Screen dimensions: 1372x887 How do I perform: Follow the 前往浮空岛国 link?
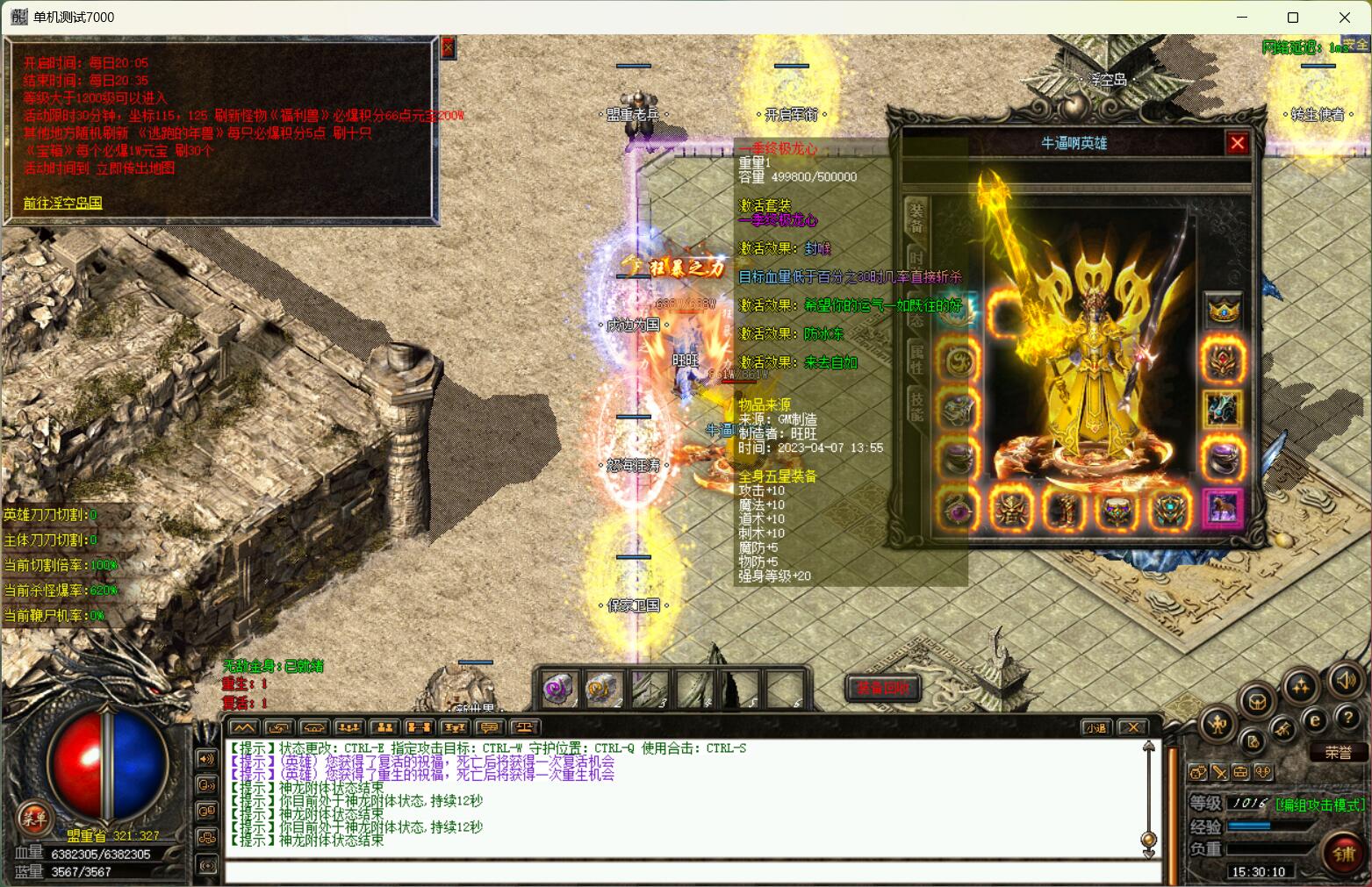click(62, 203)
